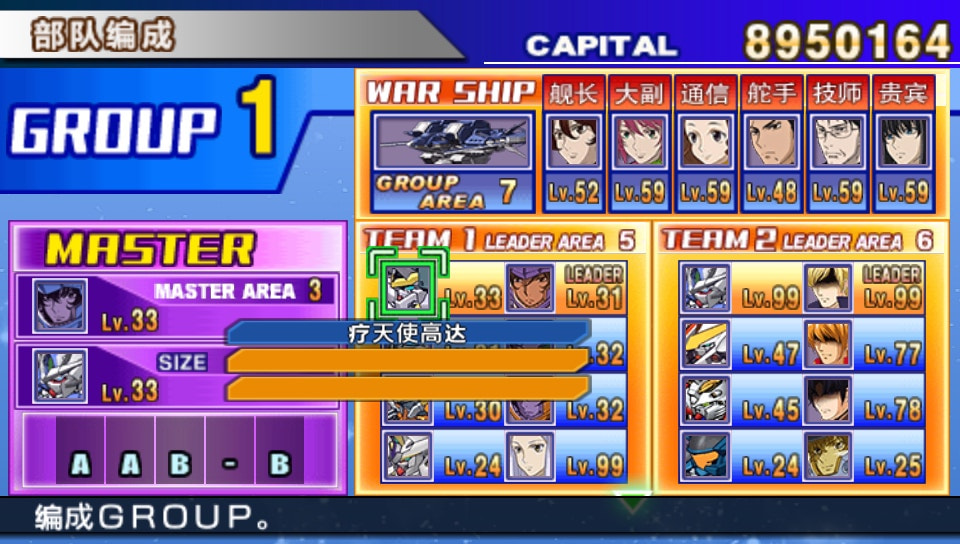Choose Team 2 pilot at Lv.77
960x544 pixels.
point(828,344)
